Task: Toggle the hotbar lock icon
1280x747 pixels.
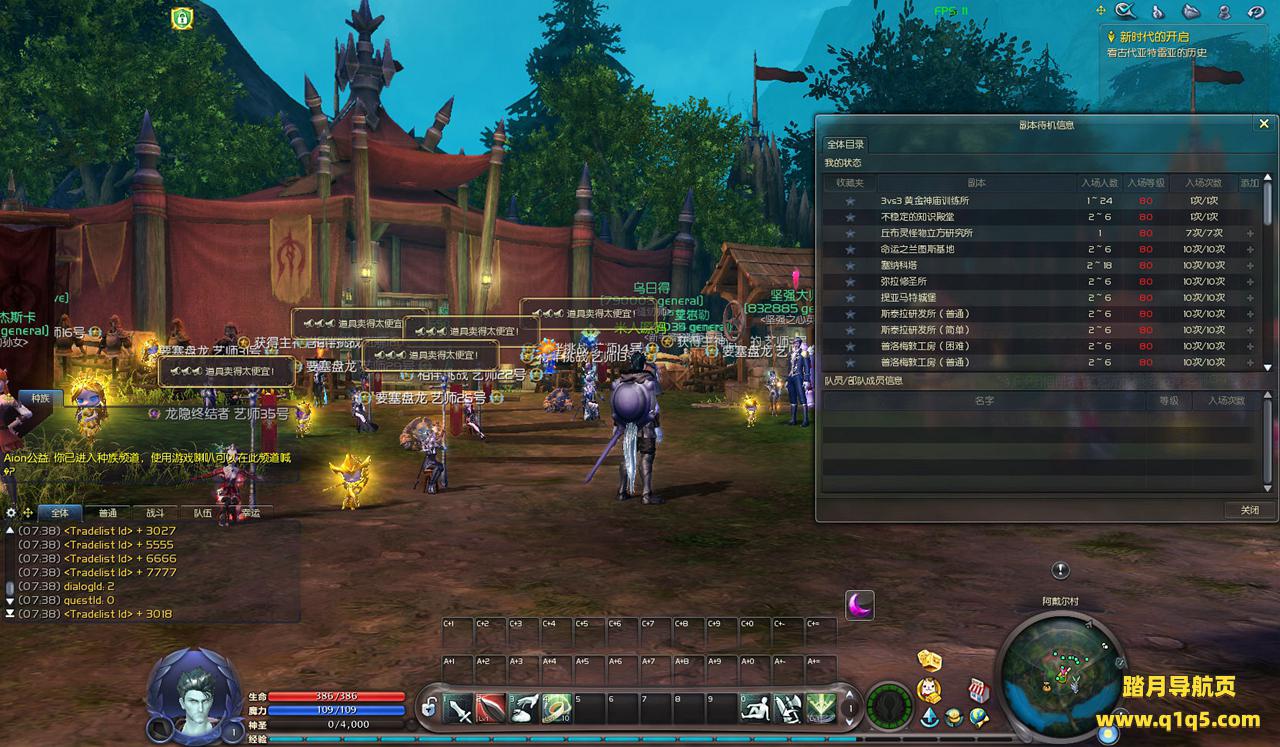Action: [428, 708]
